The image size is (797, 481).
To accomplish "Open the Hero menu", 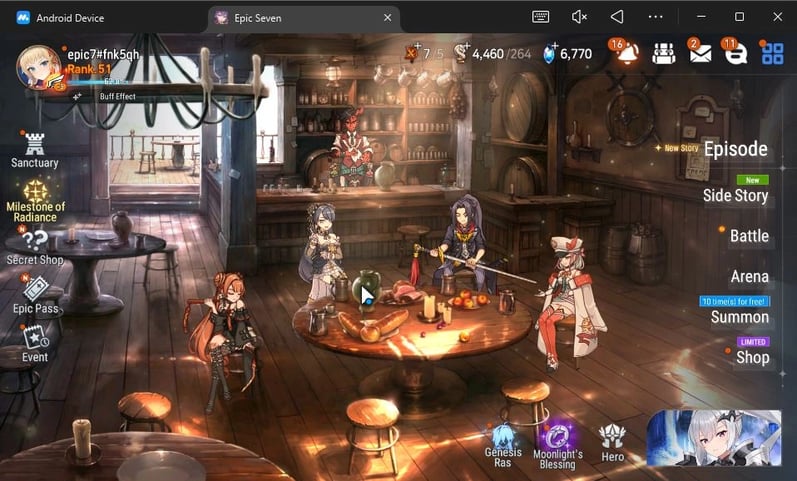I will coord(612,441).
